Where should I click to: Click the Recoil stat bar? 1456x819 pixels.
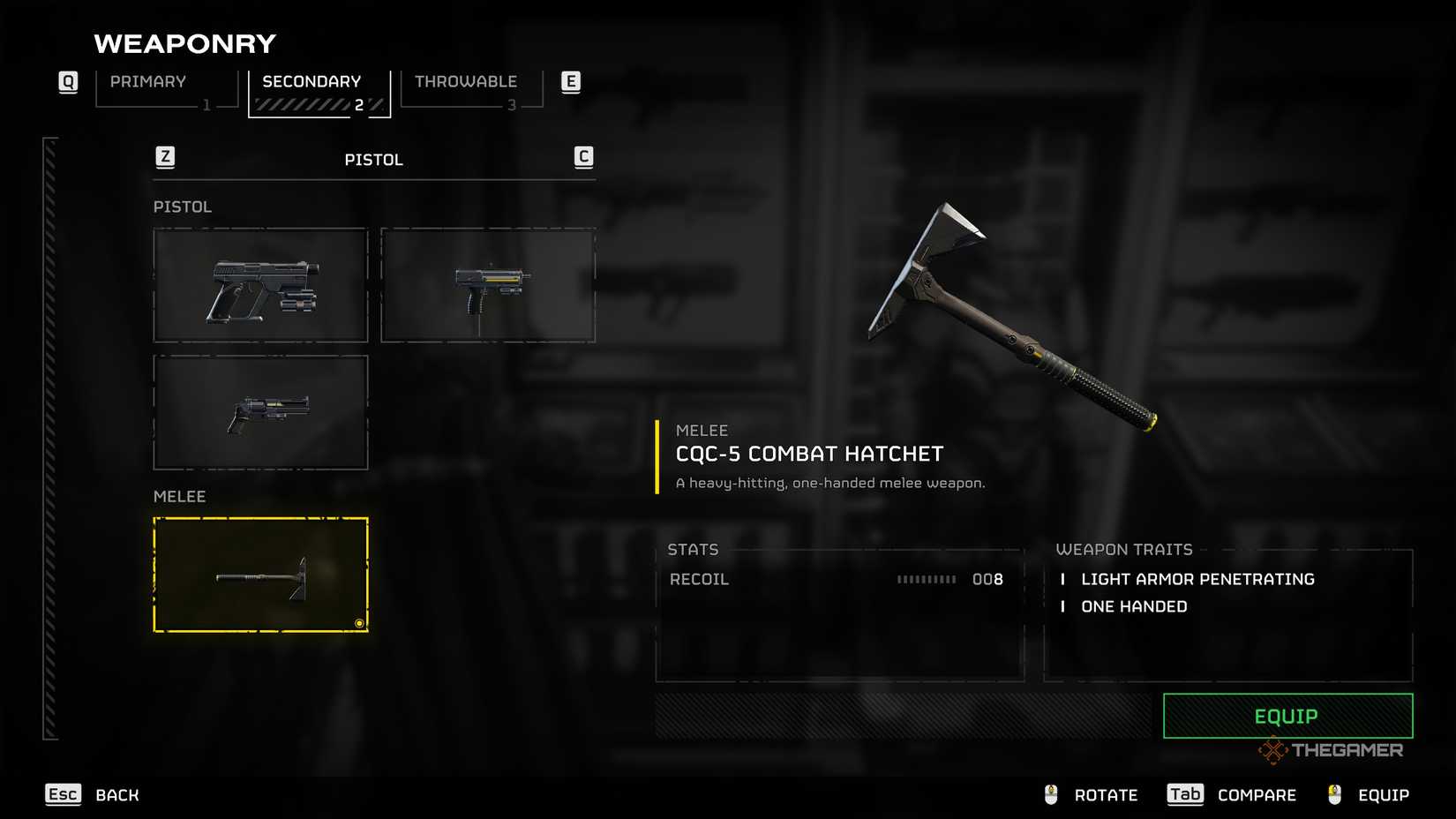927,580
